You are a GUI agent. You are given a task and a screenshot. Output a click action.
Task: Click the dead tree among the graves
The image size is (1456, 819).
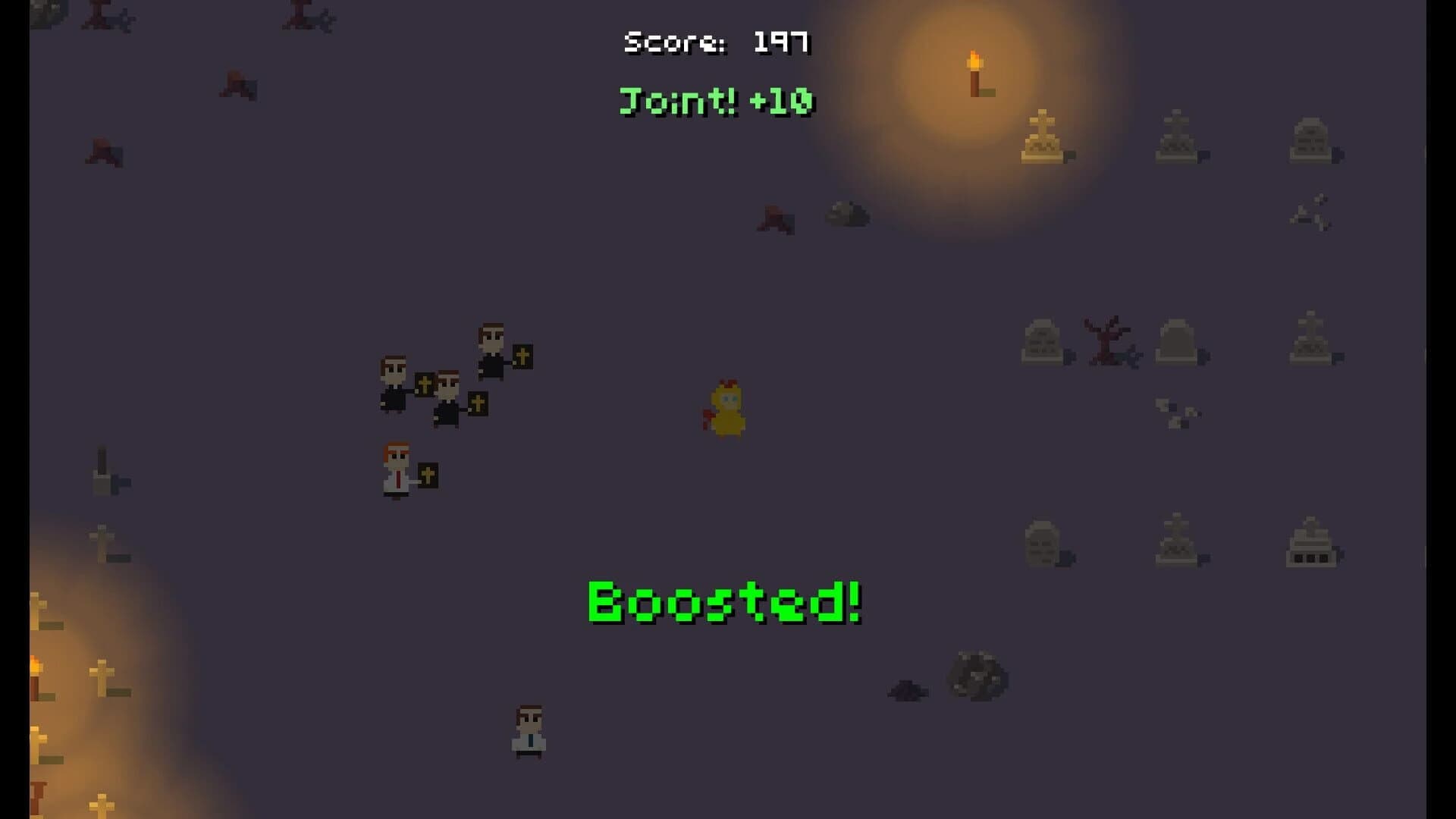click(1106, 341)
